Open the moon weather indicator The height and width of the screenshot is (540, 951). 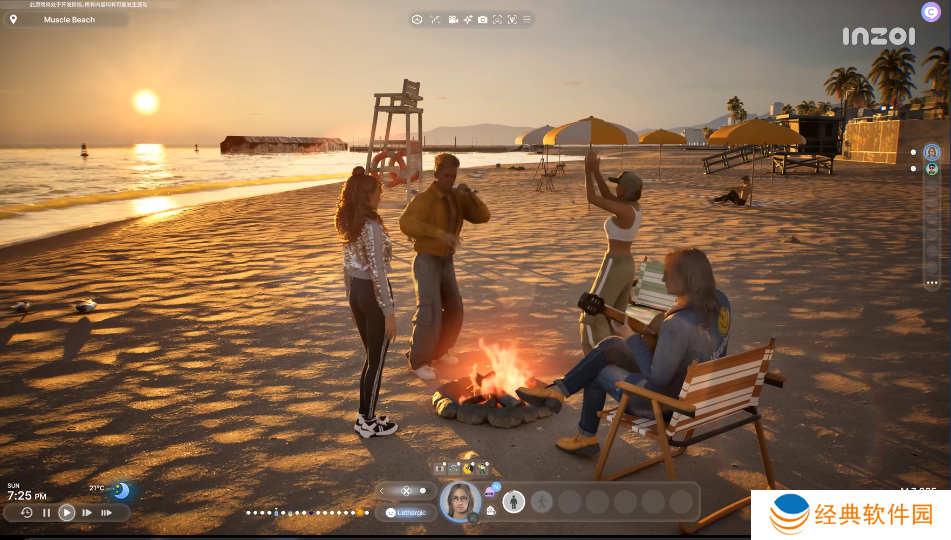(121, 491)
